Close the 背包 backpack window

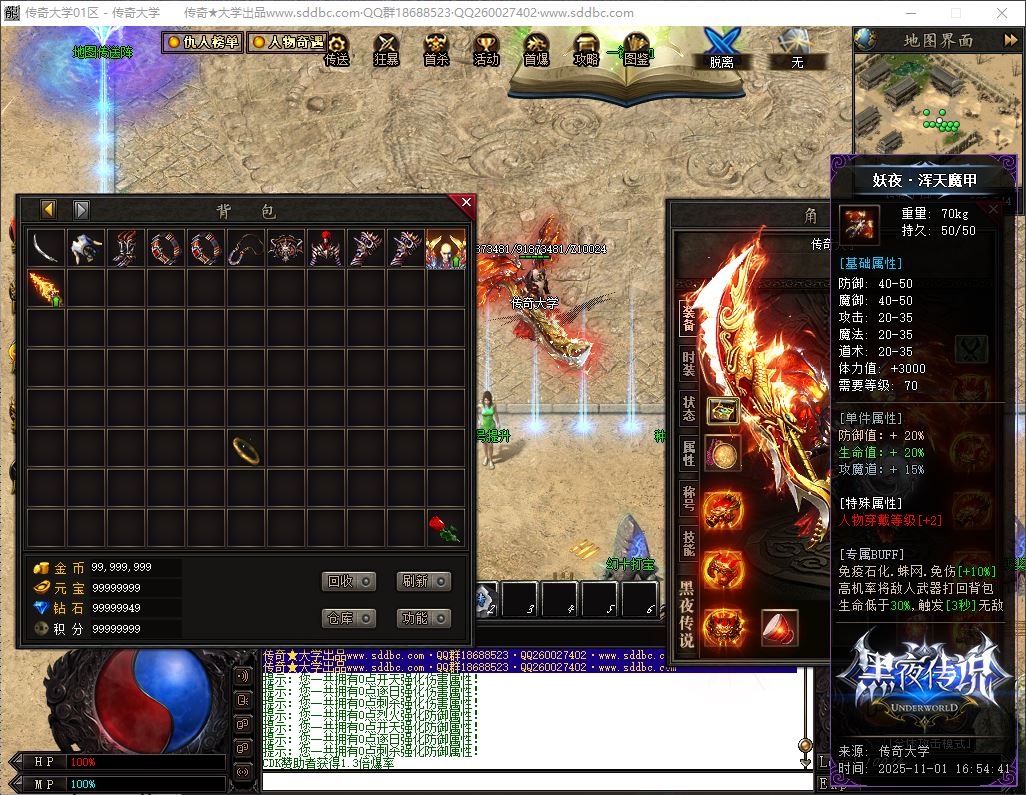(x=465, y=202)
